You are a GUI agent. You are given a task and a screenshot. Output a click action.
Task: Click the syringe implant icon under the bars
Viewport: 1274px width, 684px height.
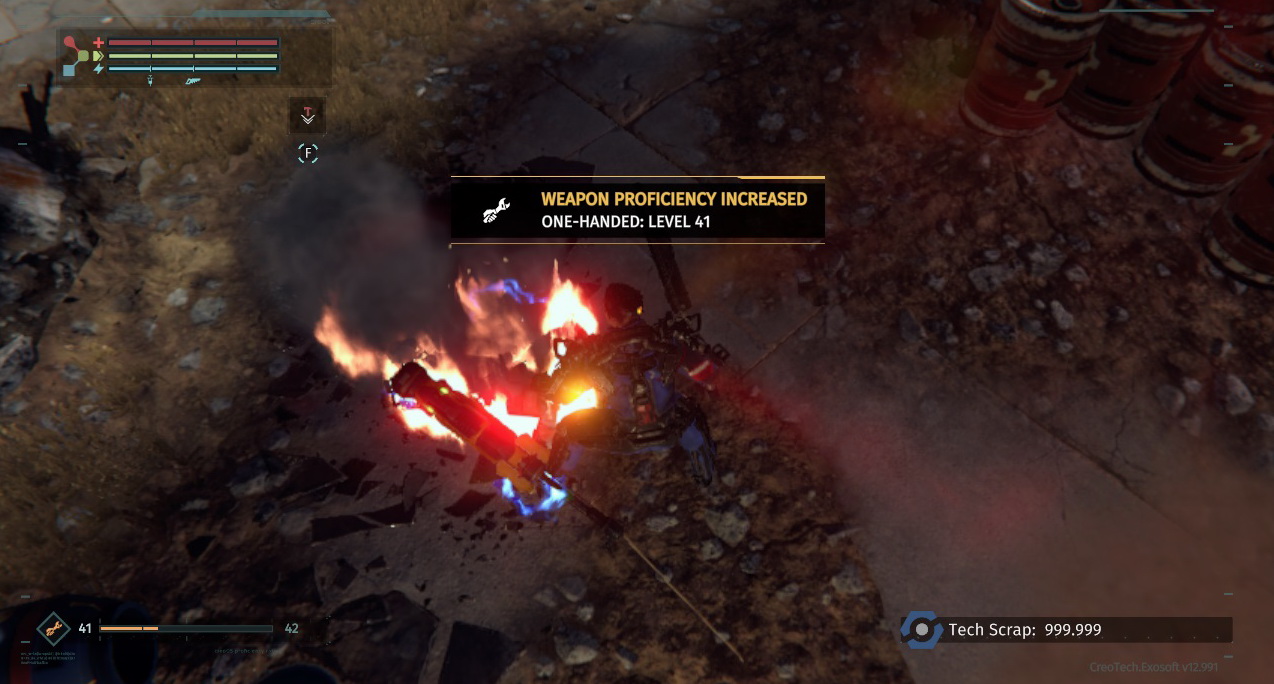click(150, 81)
